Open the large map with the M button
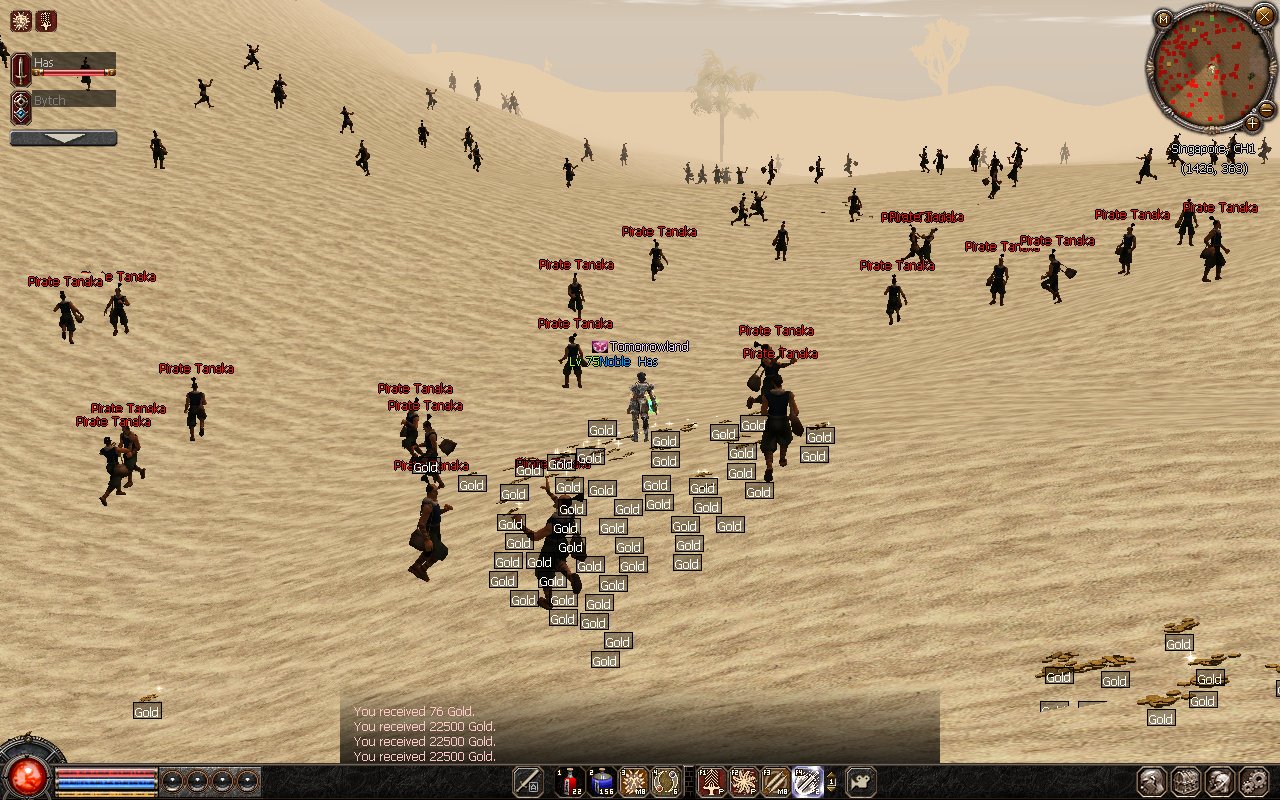The image size is (1280, 800). (1163, 19)
